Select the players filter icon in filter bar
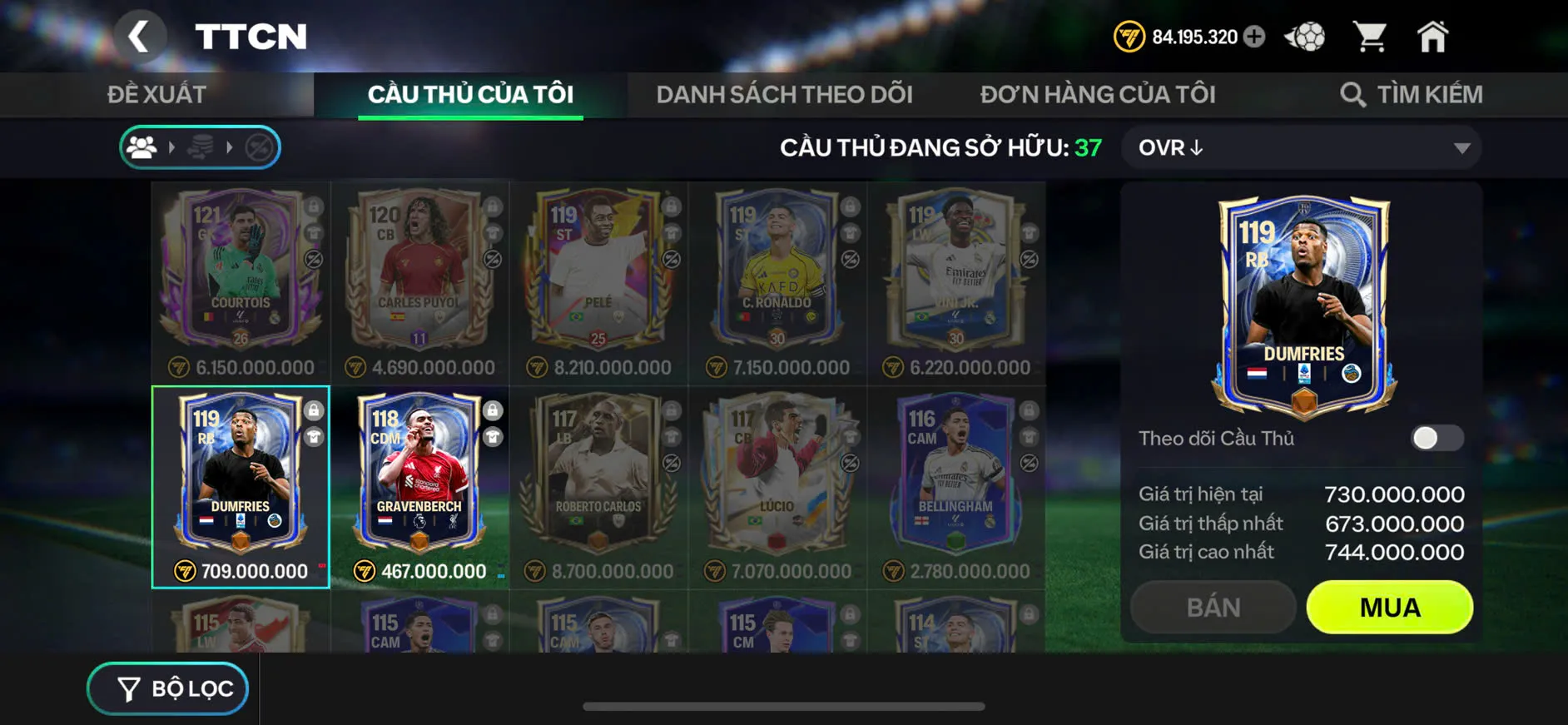Screen dimensions: 1568x725 point(142,147)
